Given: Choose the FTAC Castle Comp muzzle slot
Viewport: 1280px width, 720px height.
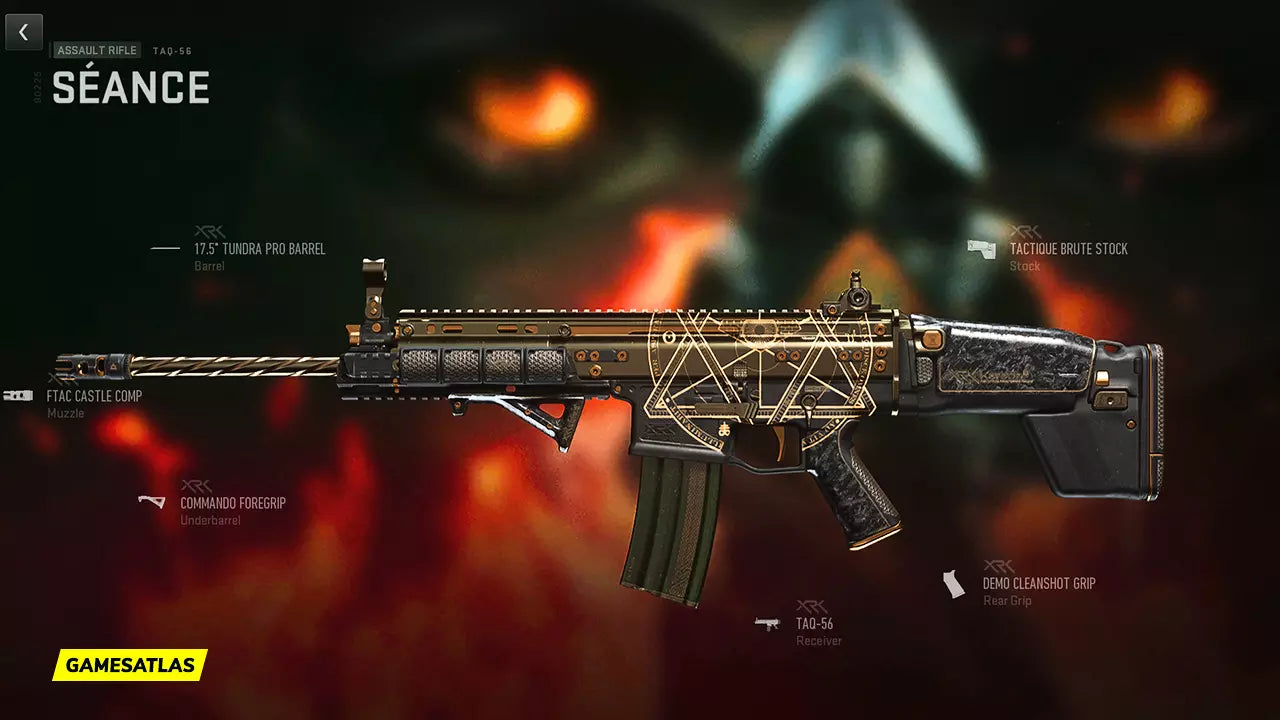Looking at the screenshot, I should tap(94, 396).
